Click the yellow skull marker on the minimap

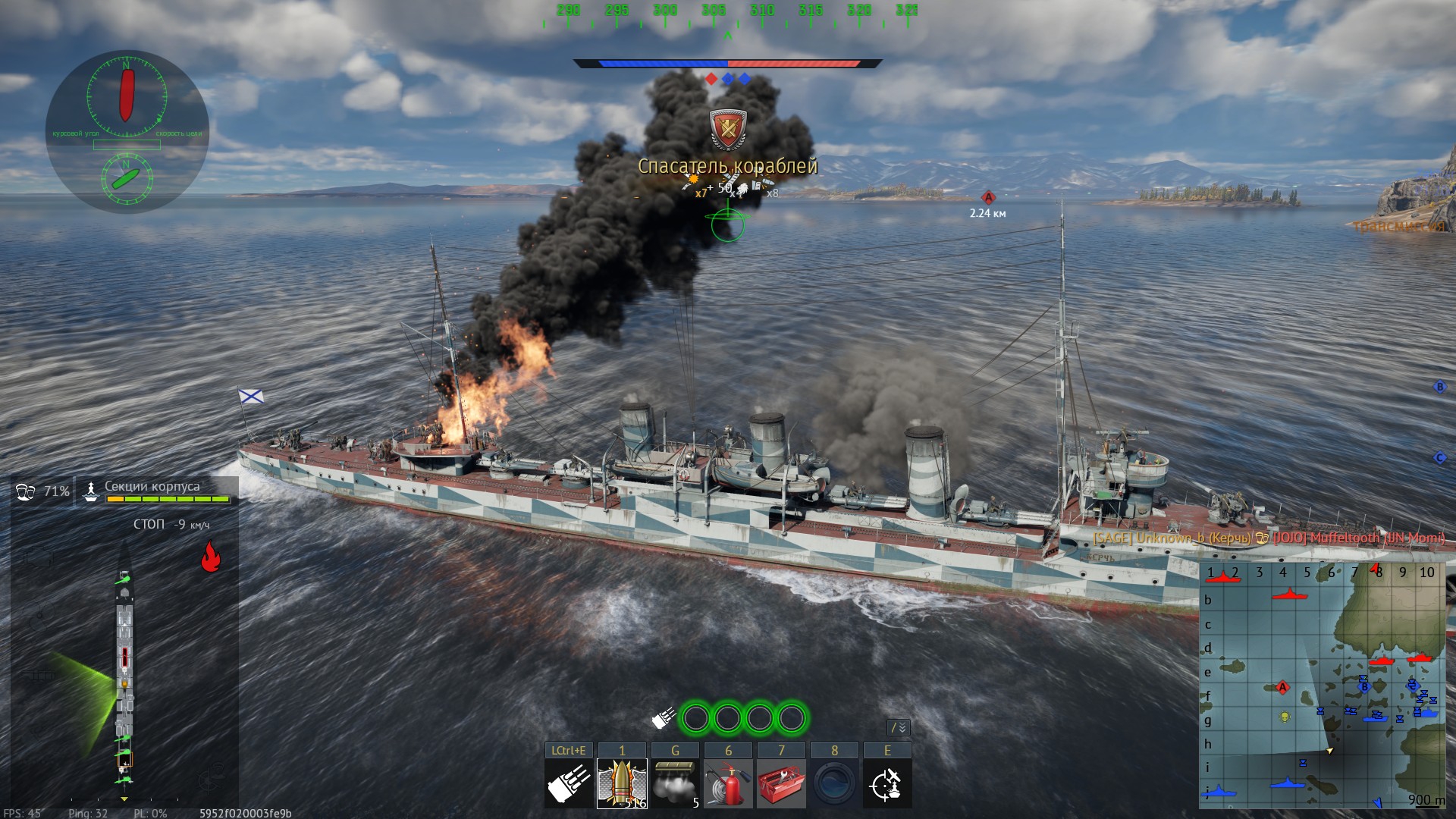tap(1285, 716)
